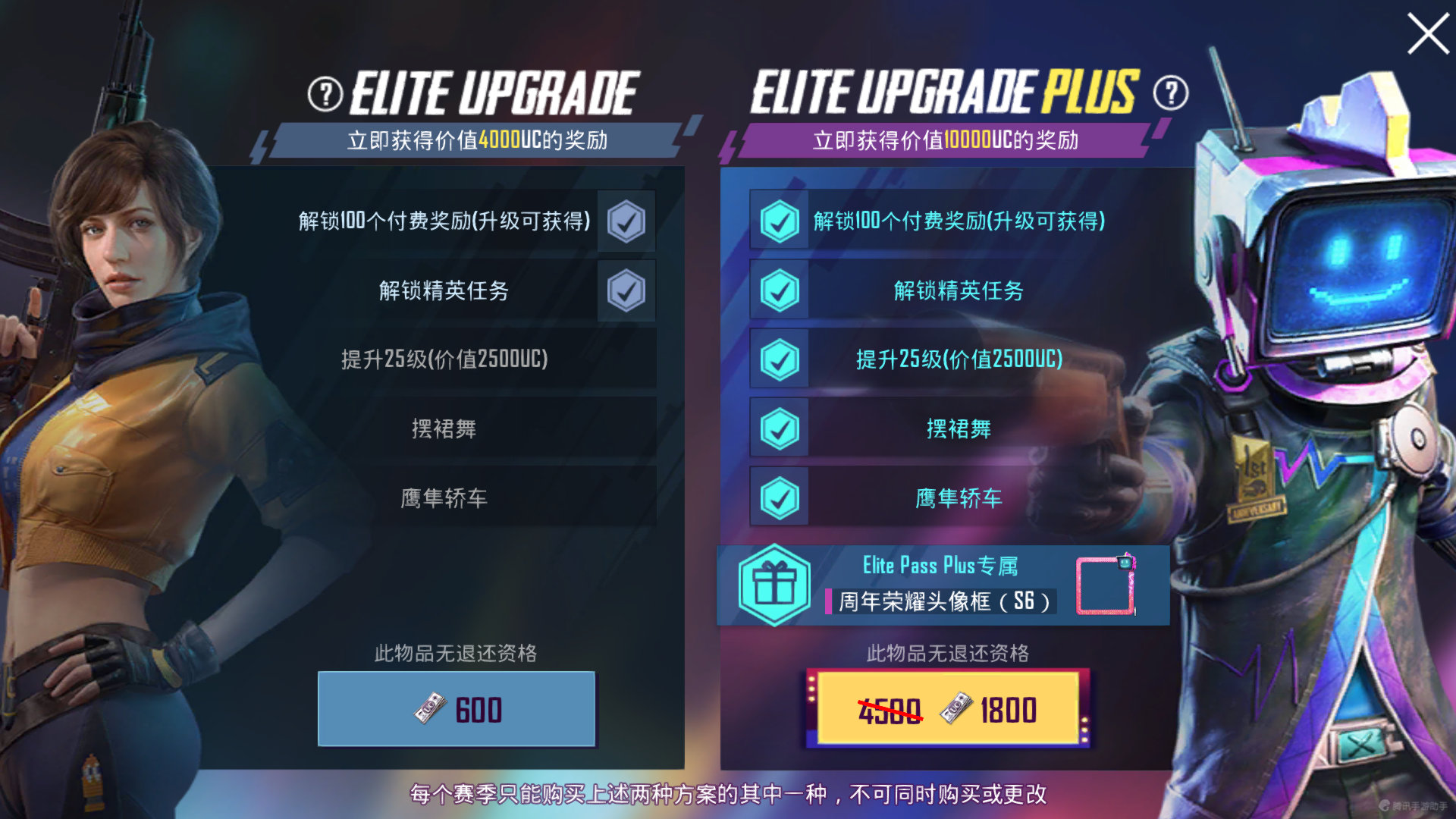This screenshot has width=1456, height=819.
Task: Toggle checkmark for 解锁100个付费奖励 in left column
Action: tap(625, 222)
